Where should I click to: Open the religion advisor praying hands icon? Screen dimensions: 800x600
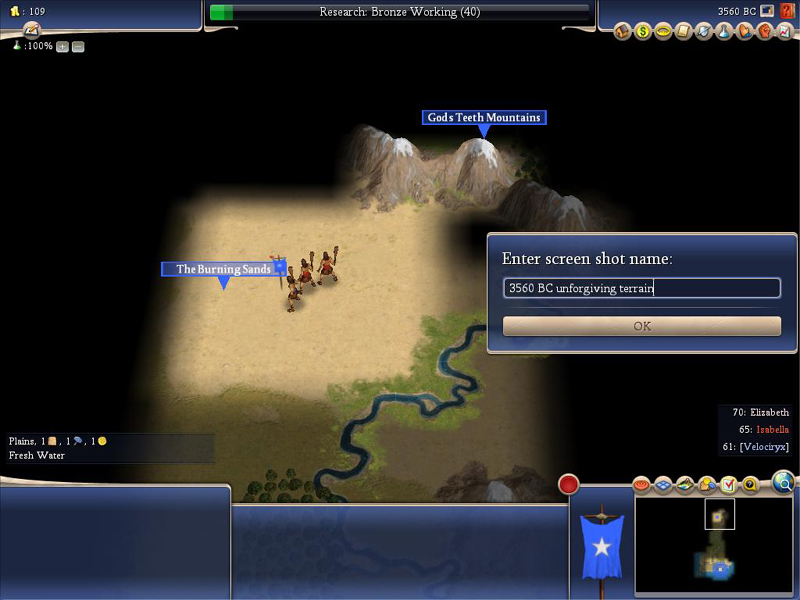(x=744, y=32)
